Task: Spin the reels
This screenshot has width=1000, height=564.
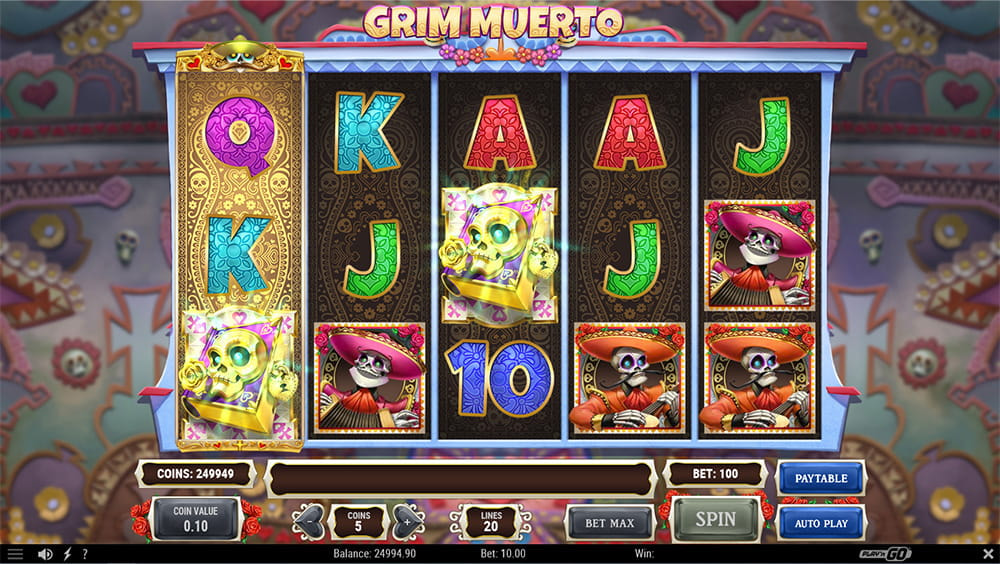Action: tap(714, 519)
